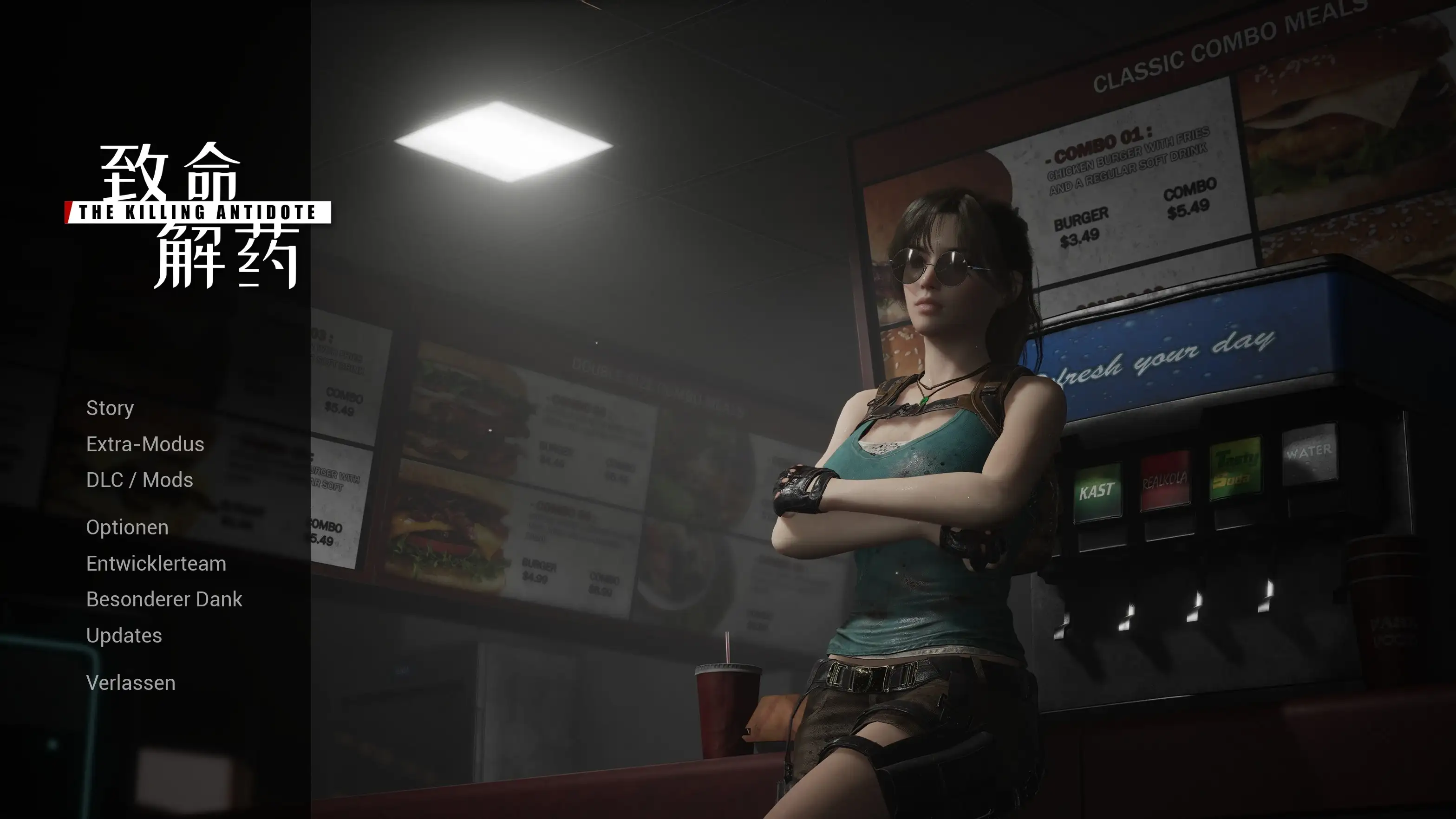
Task: Click Verlassen to quit the game
Action: pos(131,683)
